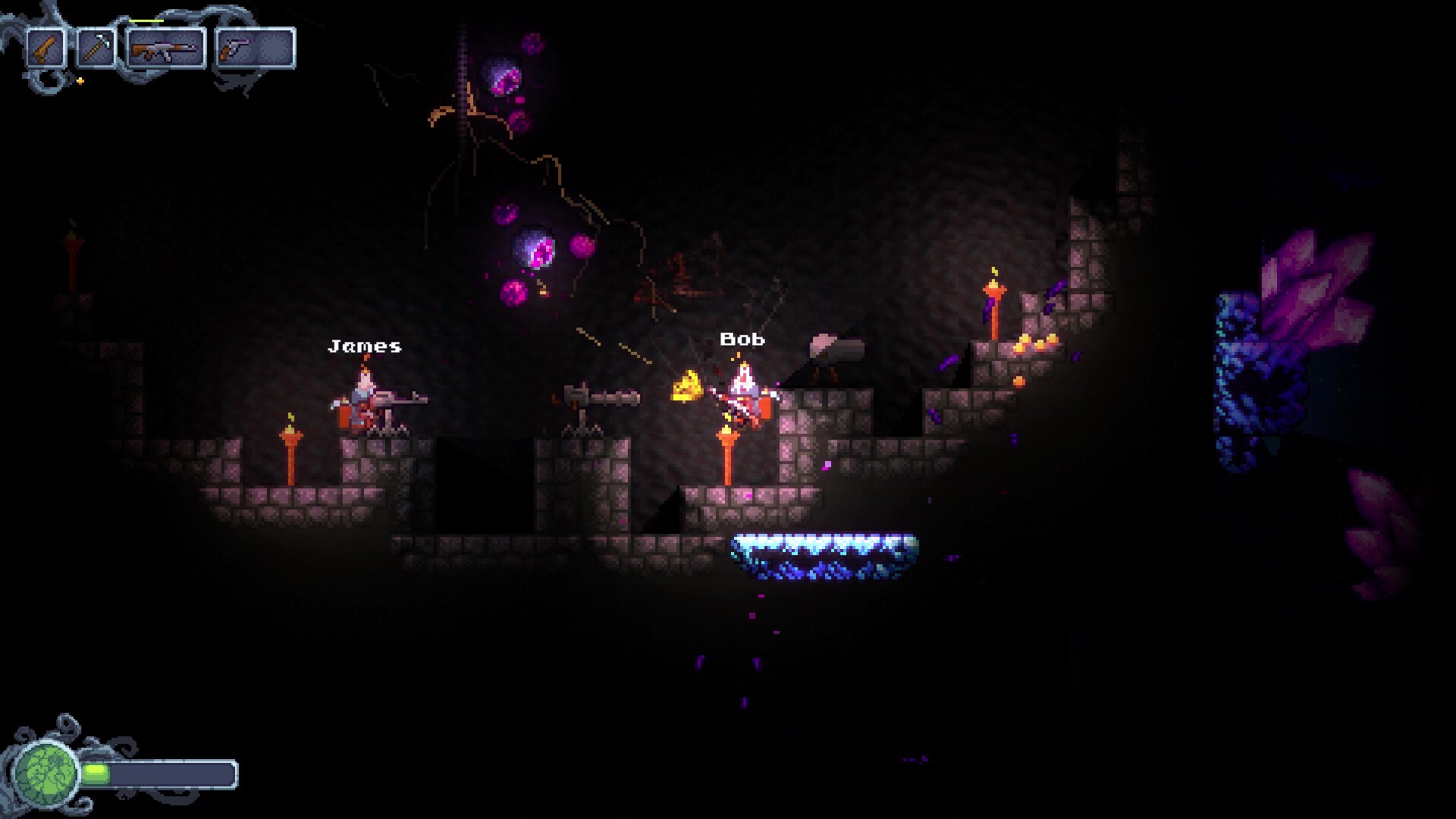Click the turret cannon on the middle platform

603,398
